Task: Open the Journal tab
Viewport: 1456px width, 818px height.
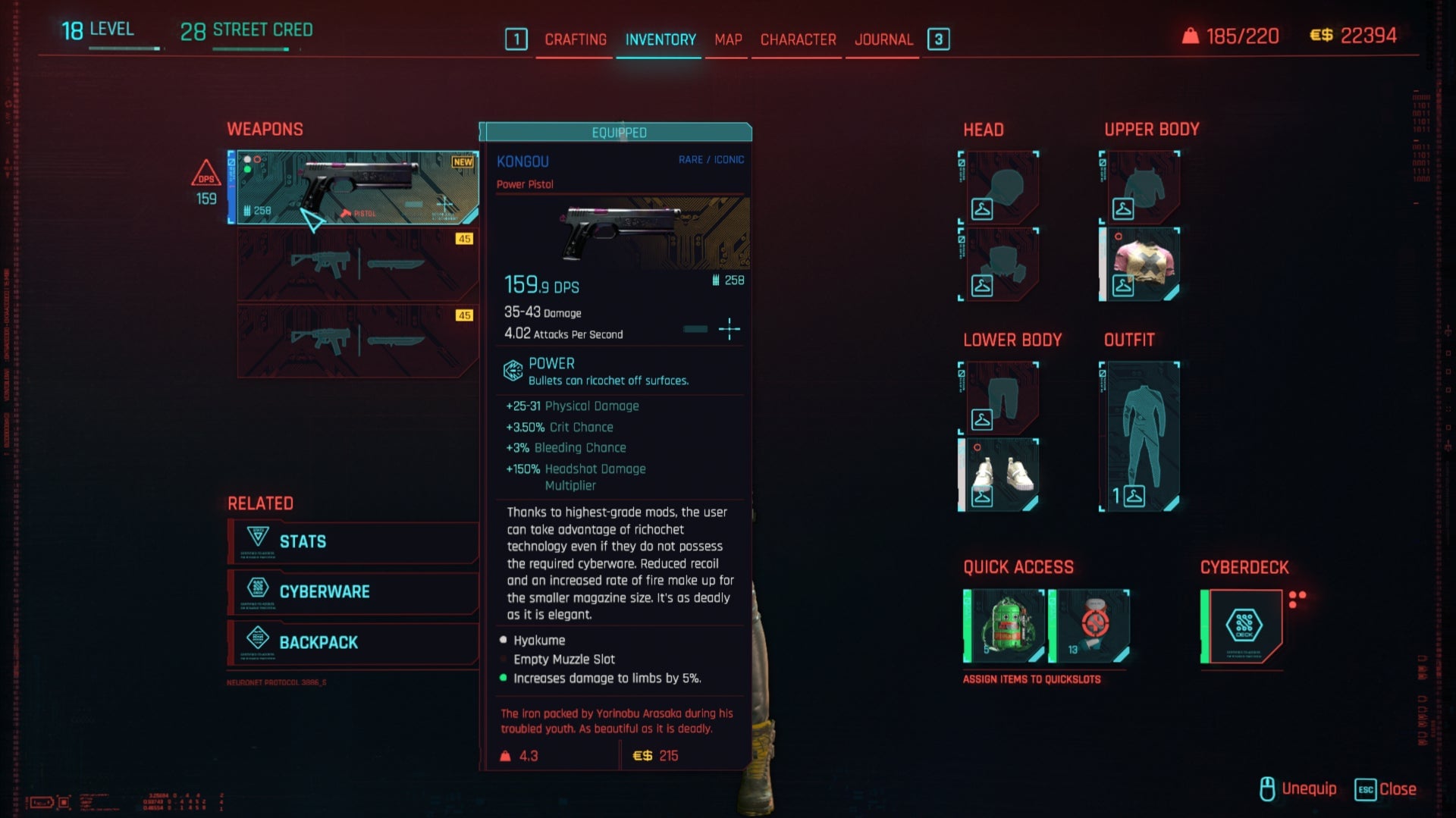Action: click(883, 39)
